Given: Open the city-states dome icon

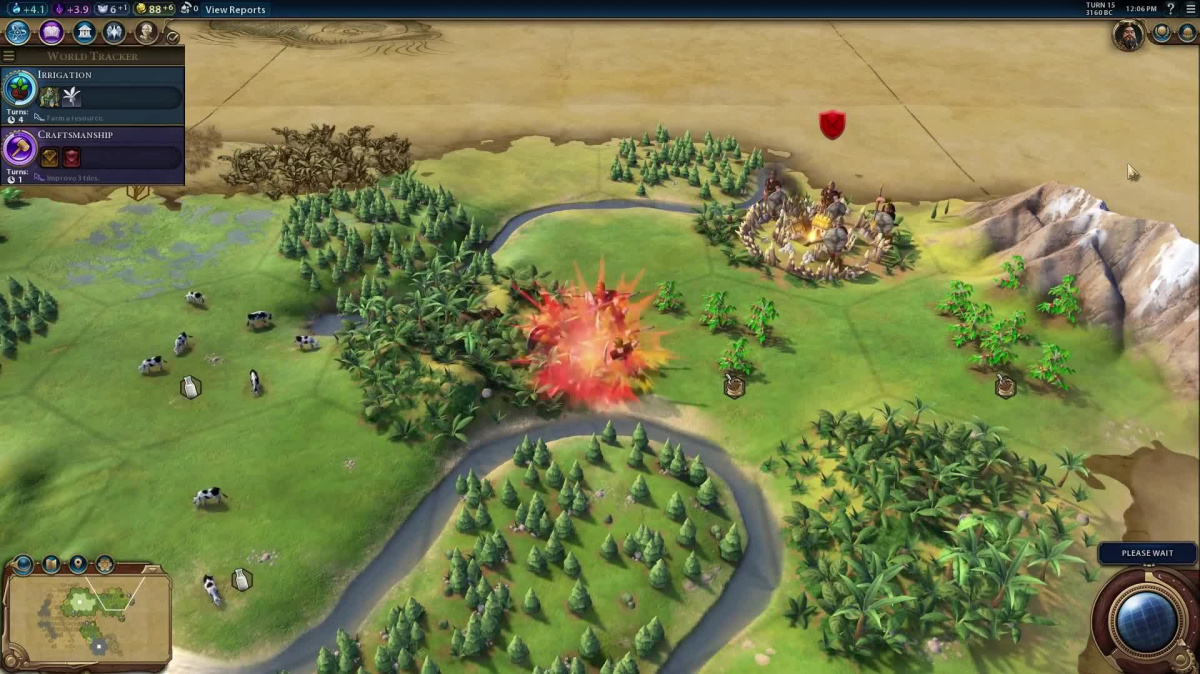Looking at the screenshot, I should point(1187,33).
